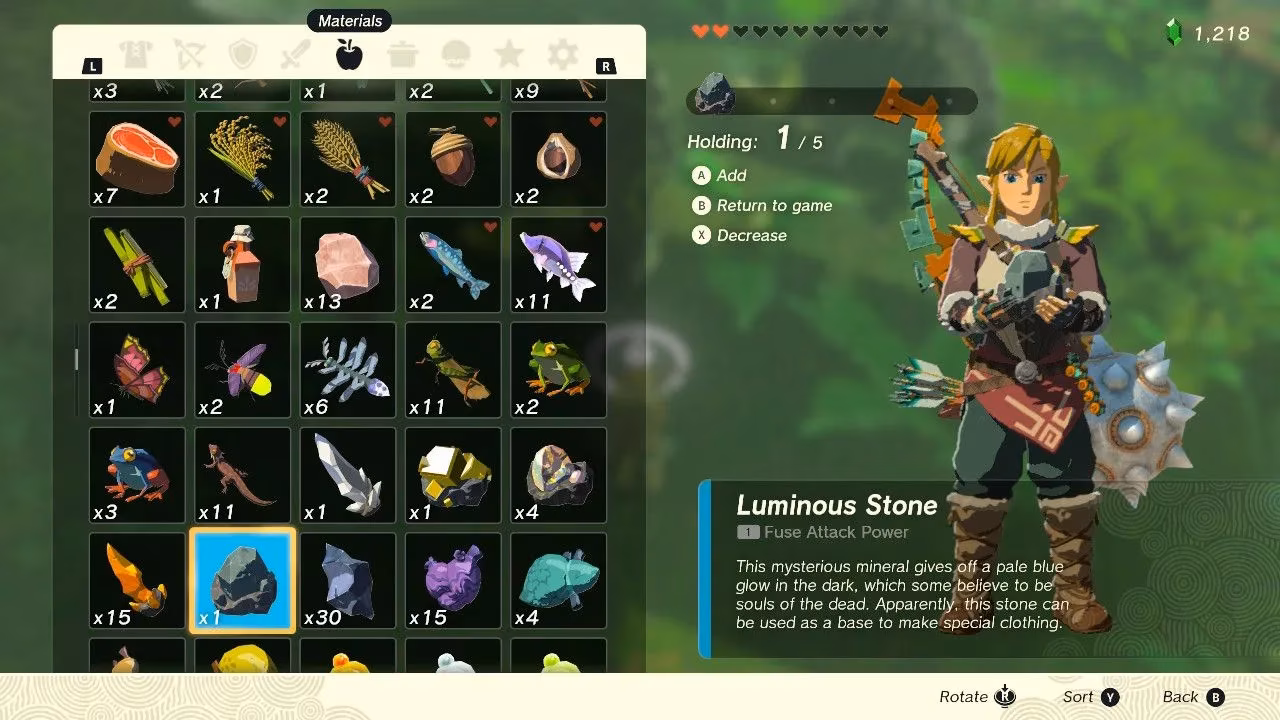Pick the dark flint slot with x30
This screenshot has height=720, width=1280.
point(348,581)
